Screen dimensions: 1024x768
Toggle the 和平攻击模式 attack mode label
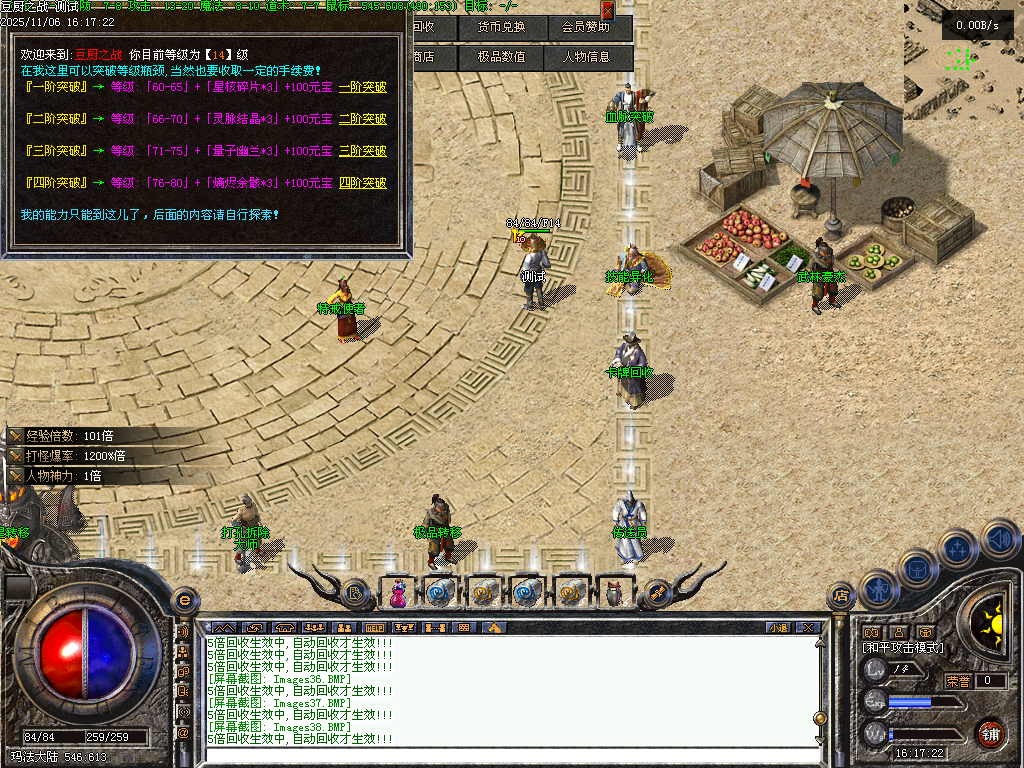(903, 648)
